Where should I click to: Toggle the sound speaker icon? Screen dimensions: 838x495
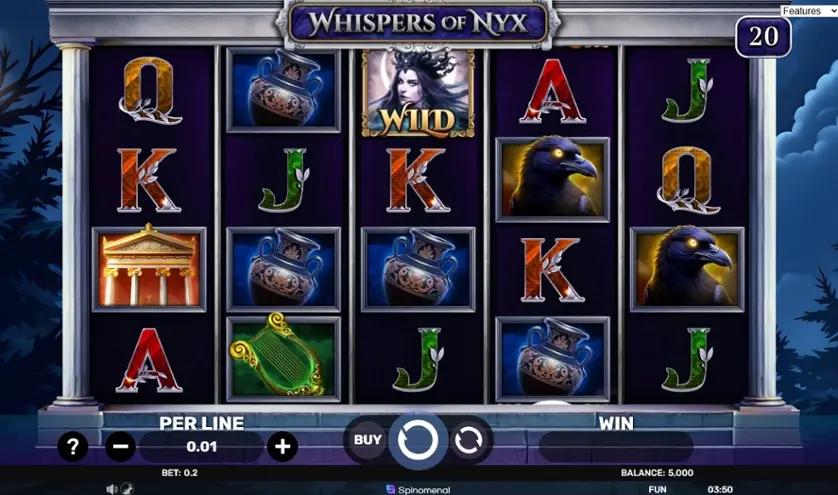click(112, 490)
